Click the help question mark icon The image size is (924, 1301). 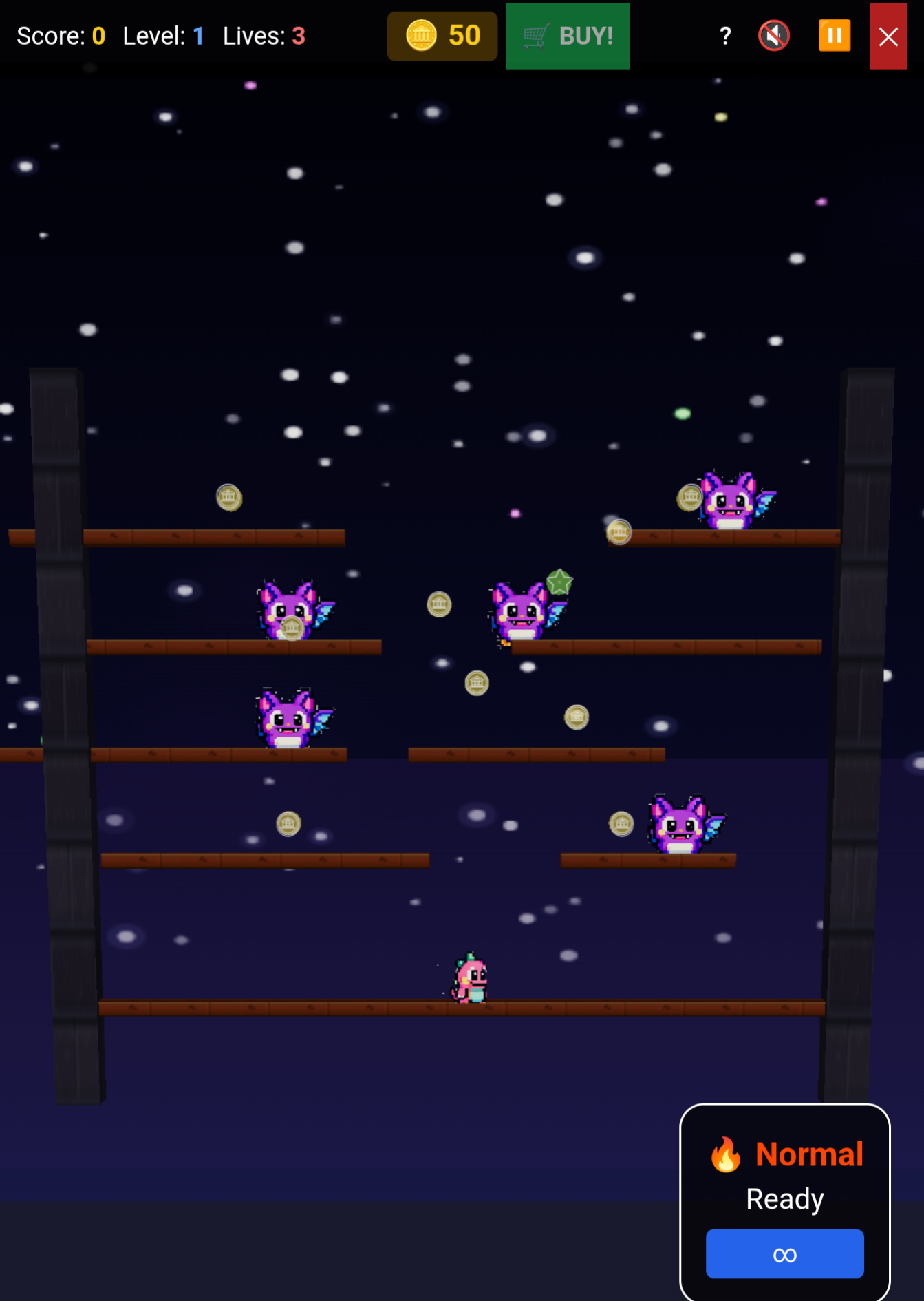point(724,36)
